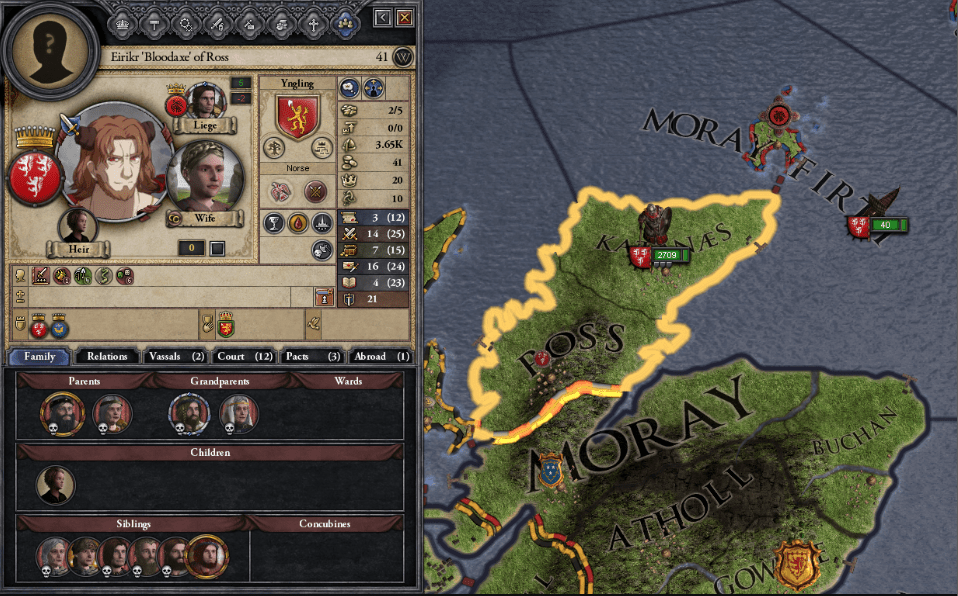Select the Family tab
This screenshot has height=596, width=958.
click(39, 356)
